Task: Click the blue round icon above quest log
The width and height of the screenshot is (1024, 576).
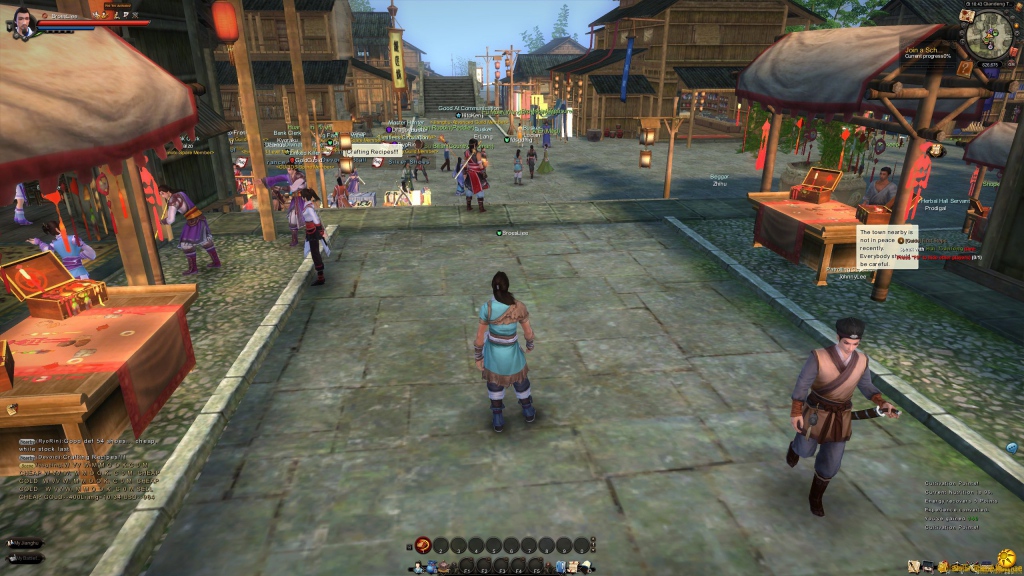Action: point(1011,447)
